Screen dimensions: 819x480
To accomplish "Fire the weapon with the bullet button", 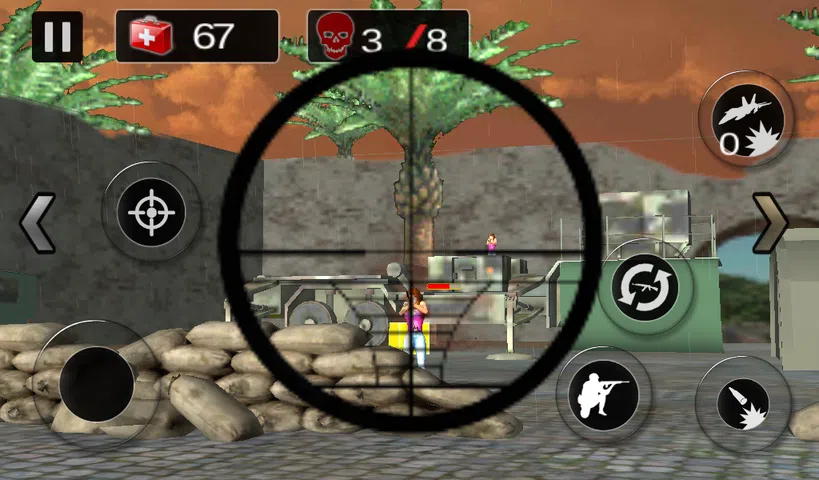I will click(742, 403).
